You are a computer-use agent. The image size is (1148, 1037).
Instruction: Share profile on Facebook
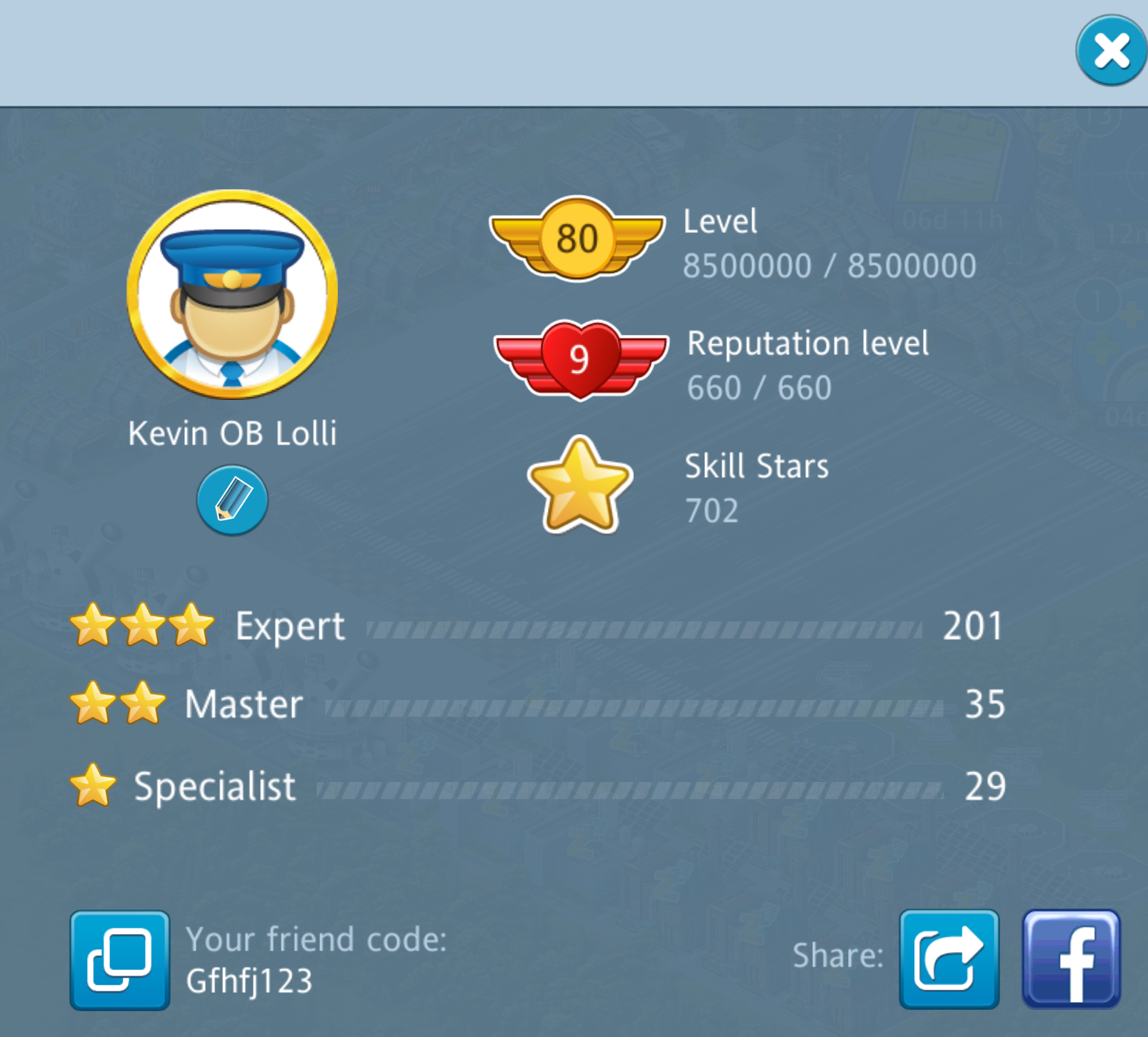[x=1071, y=958]
